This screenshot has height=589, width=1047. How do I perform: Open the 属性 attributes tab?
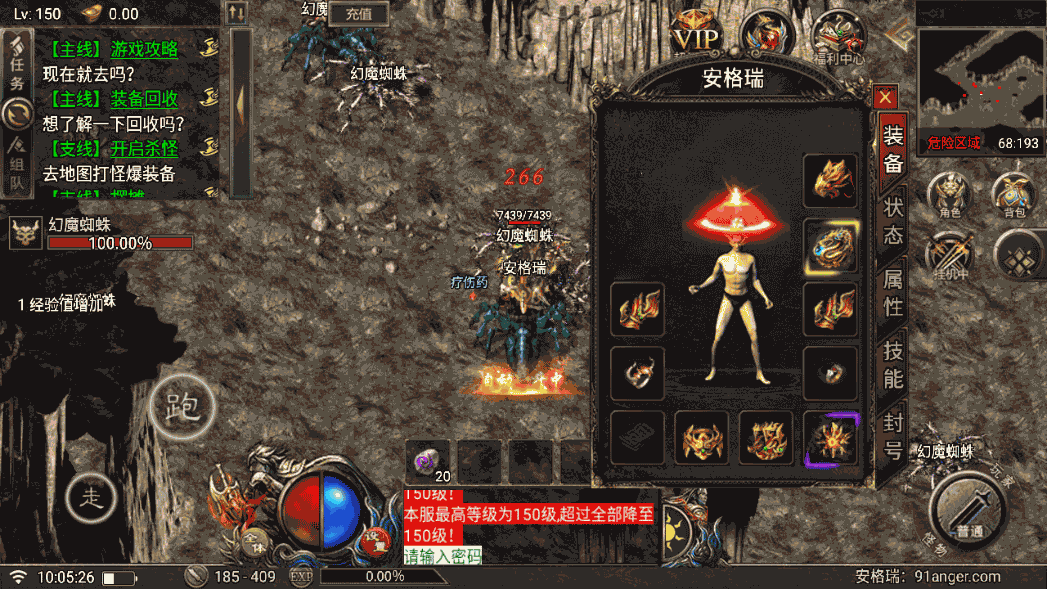pyautogui.click(x=892, y=293)
